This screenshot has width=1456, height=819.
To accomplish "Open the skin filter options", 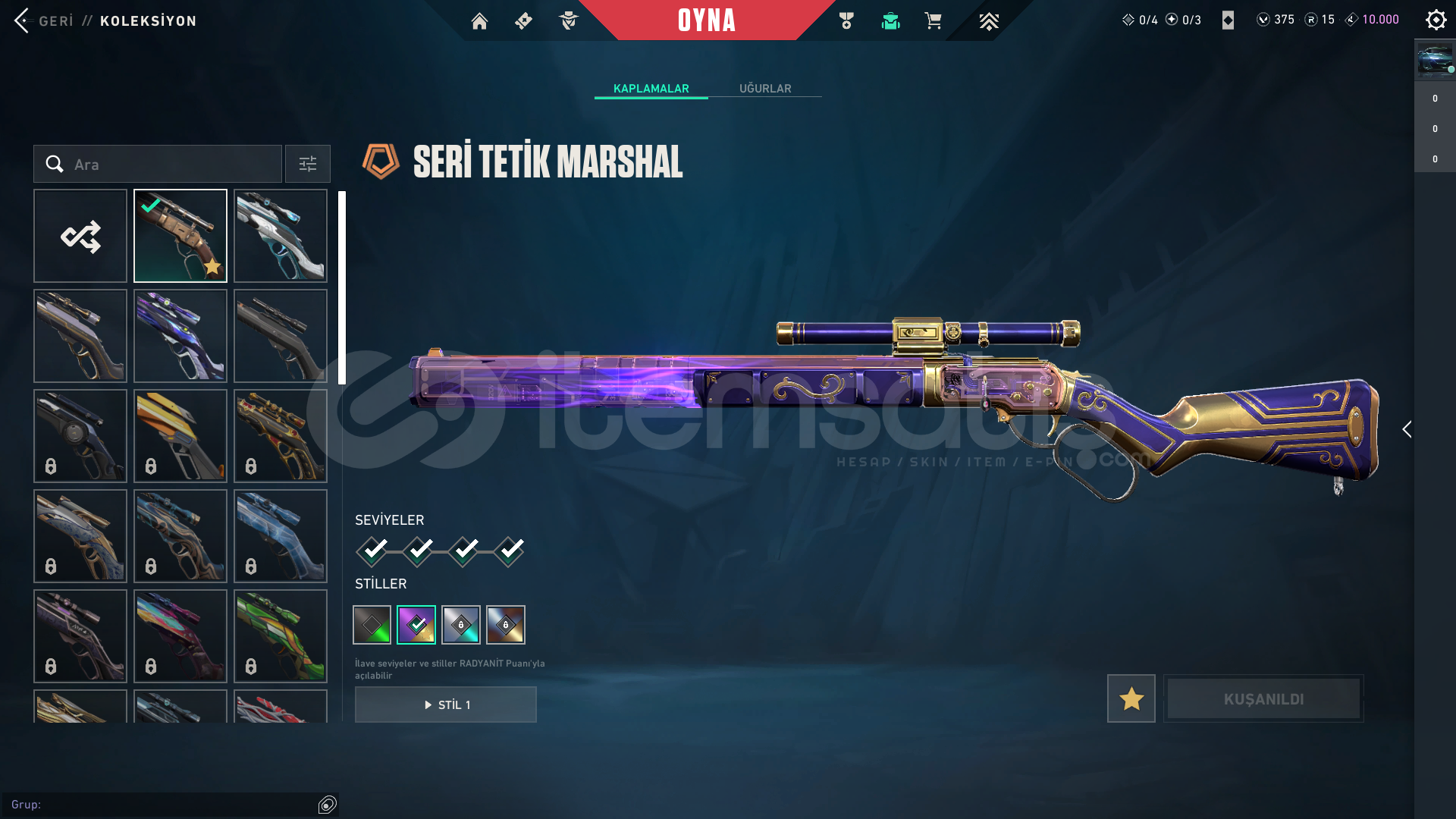I will click(x=308, y=164).
